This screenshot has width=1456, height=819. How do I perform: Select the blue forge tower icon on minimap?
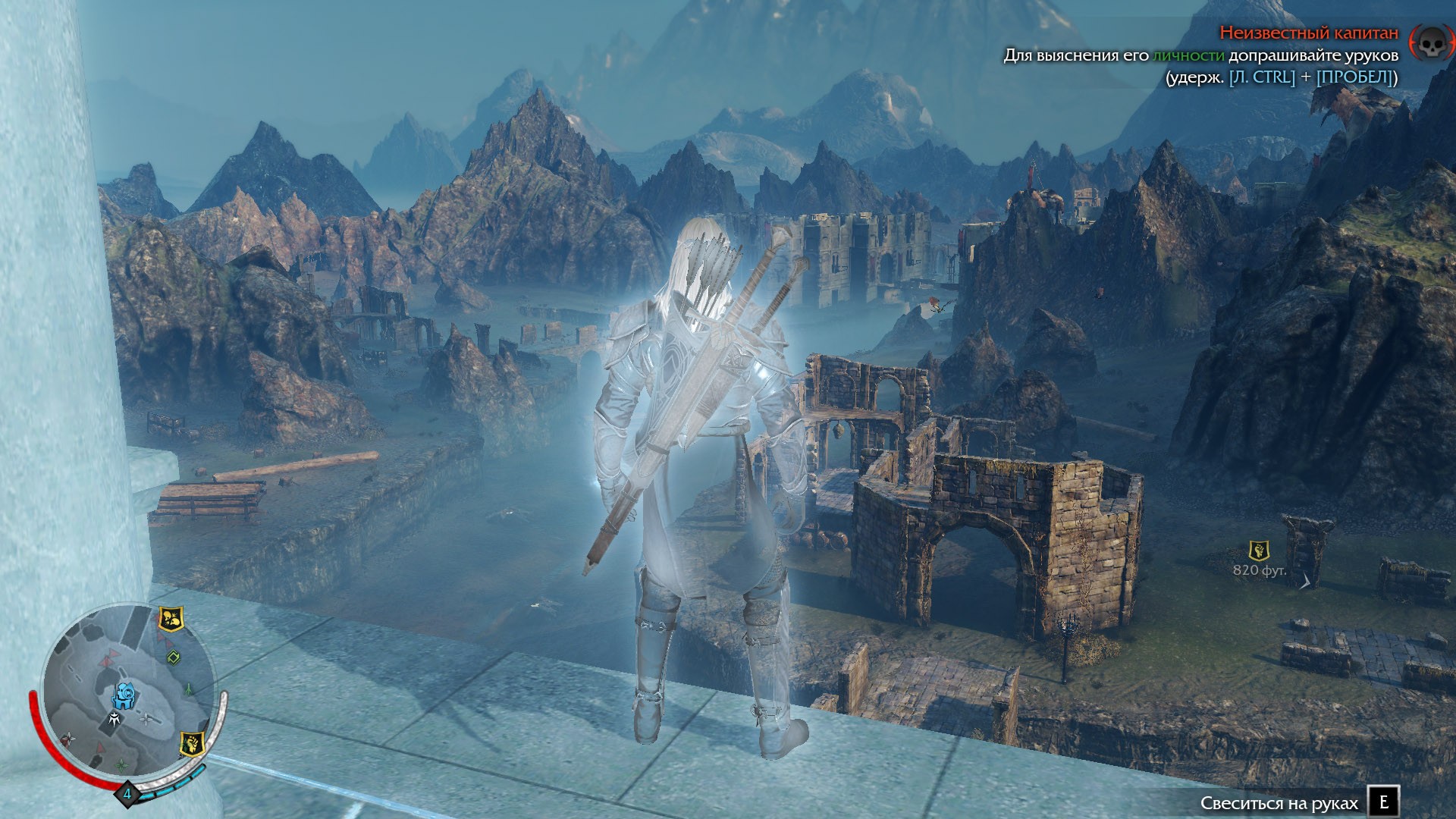pos(124,695)
